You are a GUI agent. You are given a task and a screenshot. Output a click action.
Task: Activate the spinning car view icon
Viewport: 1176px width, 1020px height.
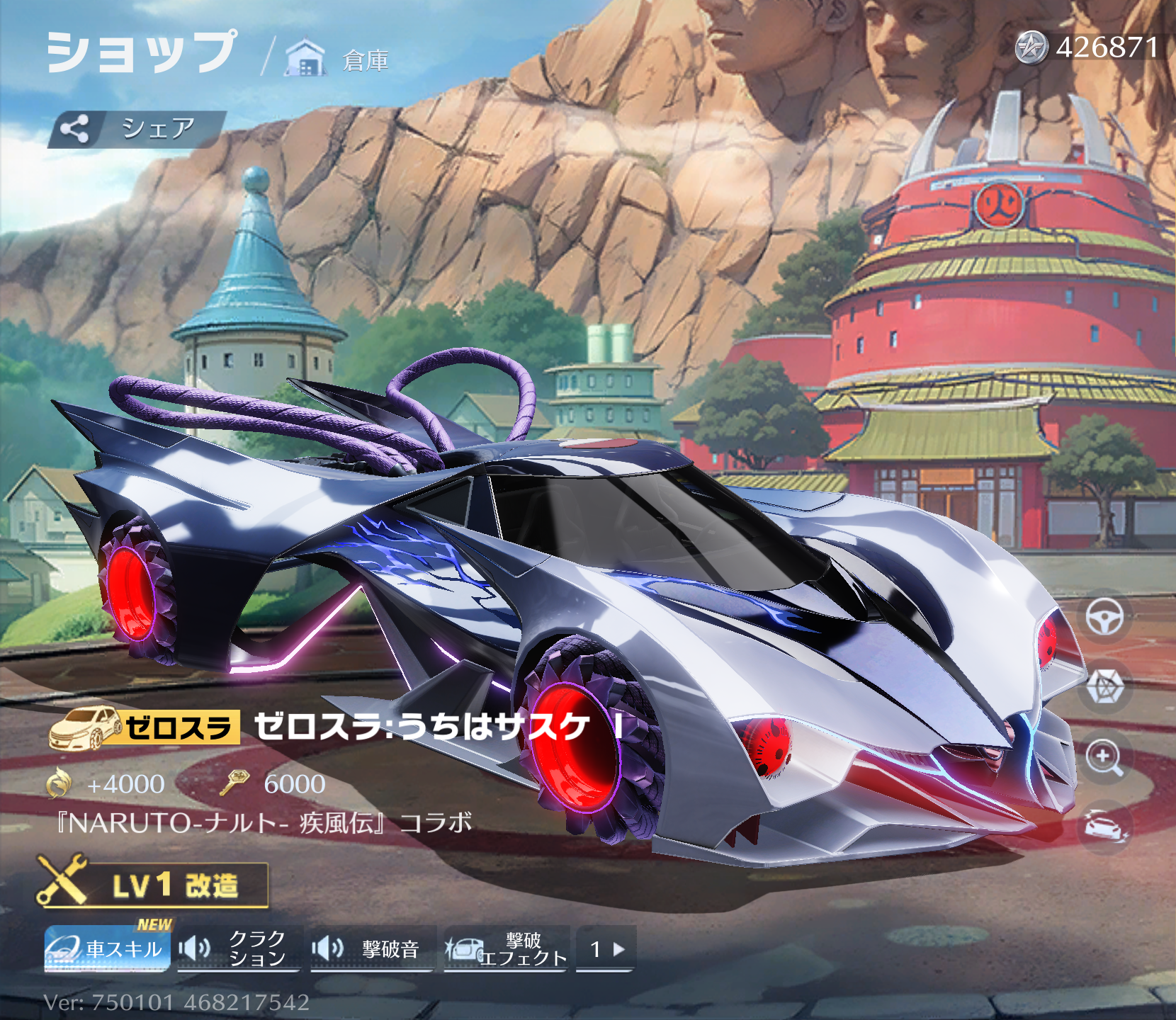(1104, 826)
